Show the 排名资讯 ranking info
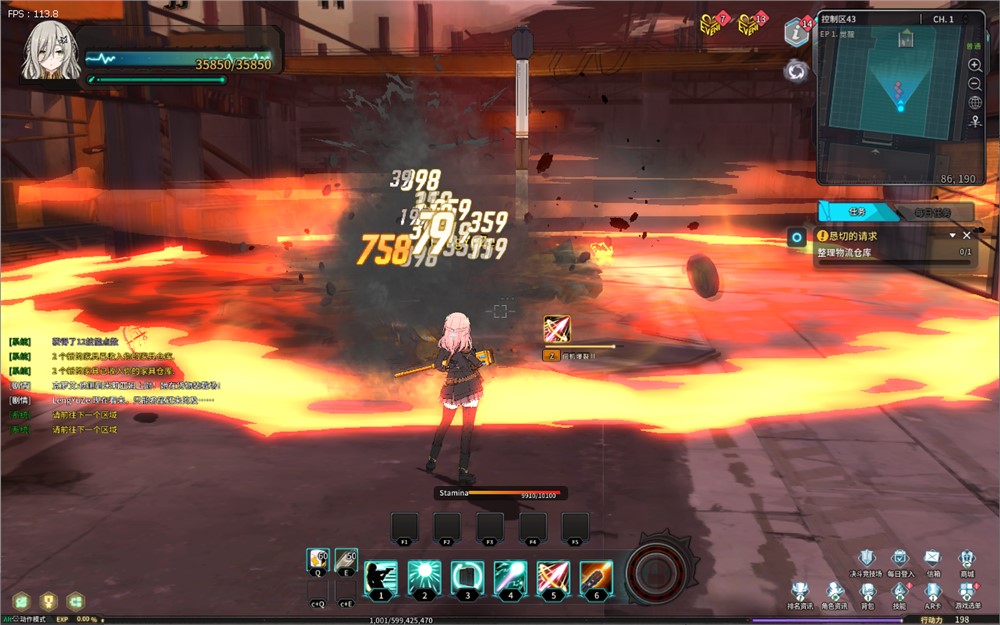The image size is (1000, 625). coord(801,592)
